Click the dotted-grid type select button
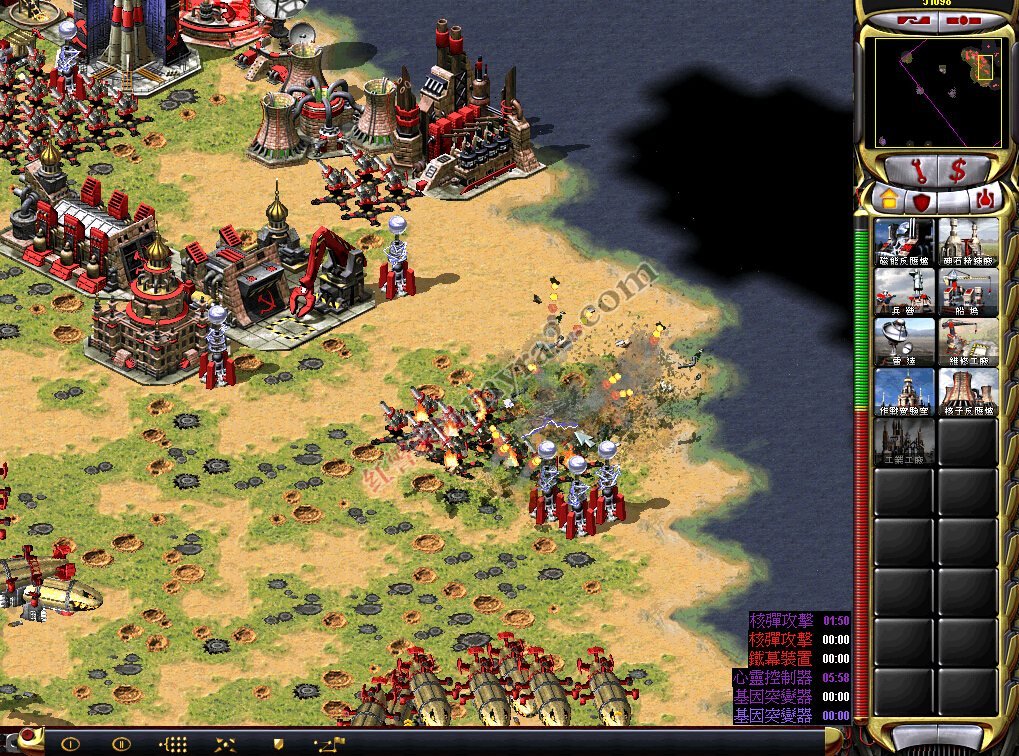1019x756 pixels. (173, 743)
